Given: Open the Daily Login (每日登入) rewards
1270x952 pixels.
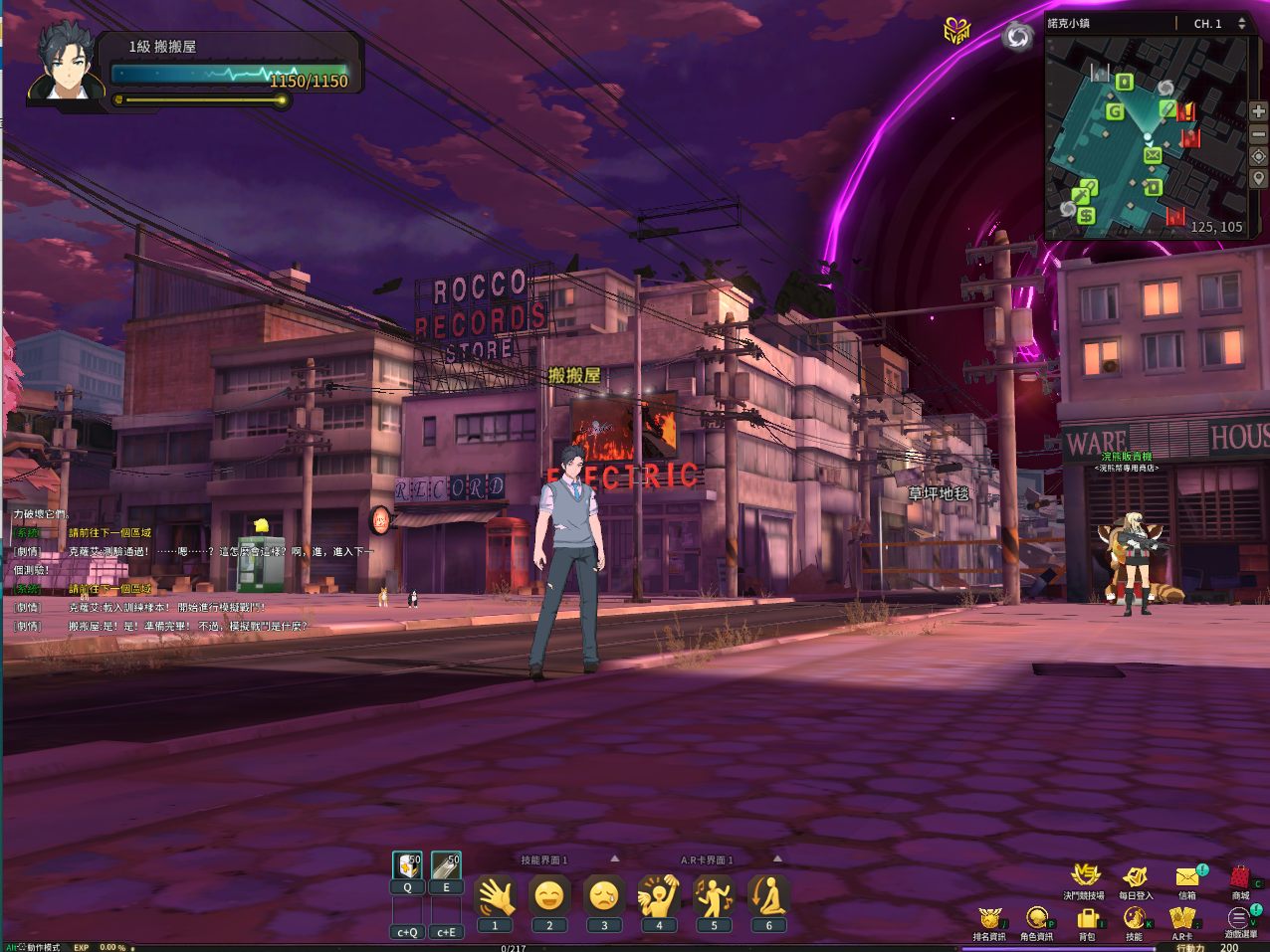Looking at the screenshot, I should (x=1136, y=876).
